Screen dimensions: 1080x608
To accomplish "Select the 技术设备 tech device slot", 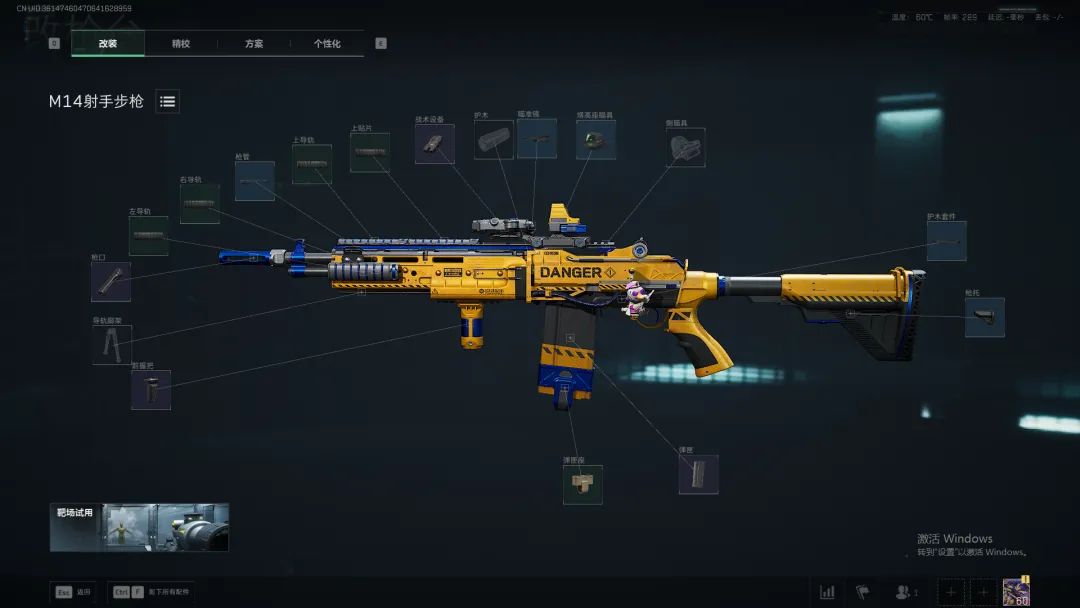I will pos(435,144).
